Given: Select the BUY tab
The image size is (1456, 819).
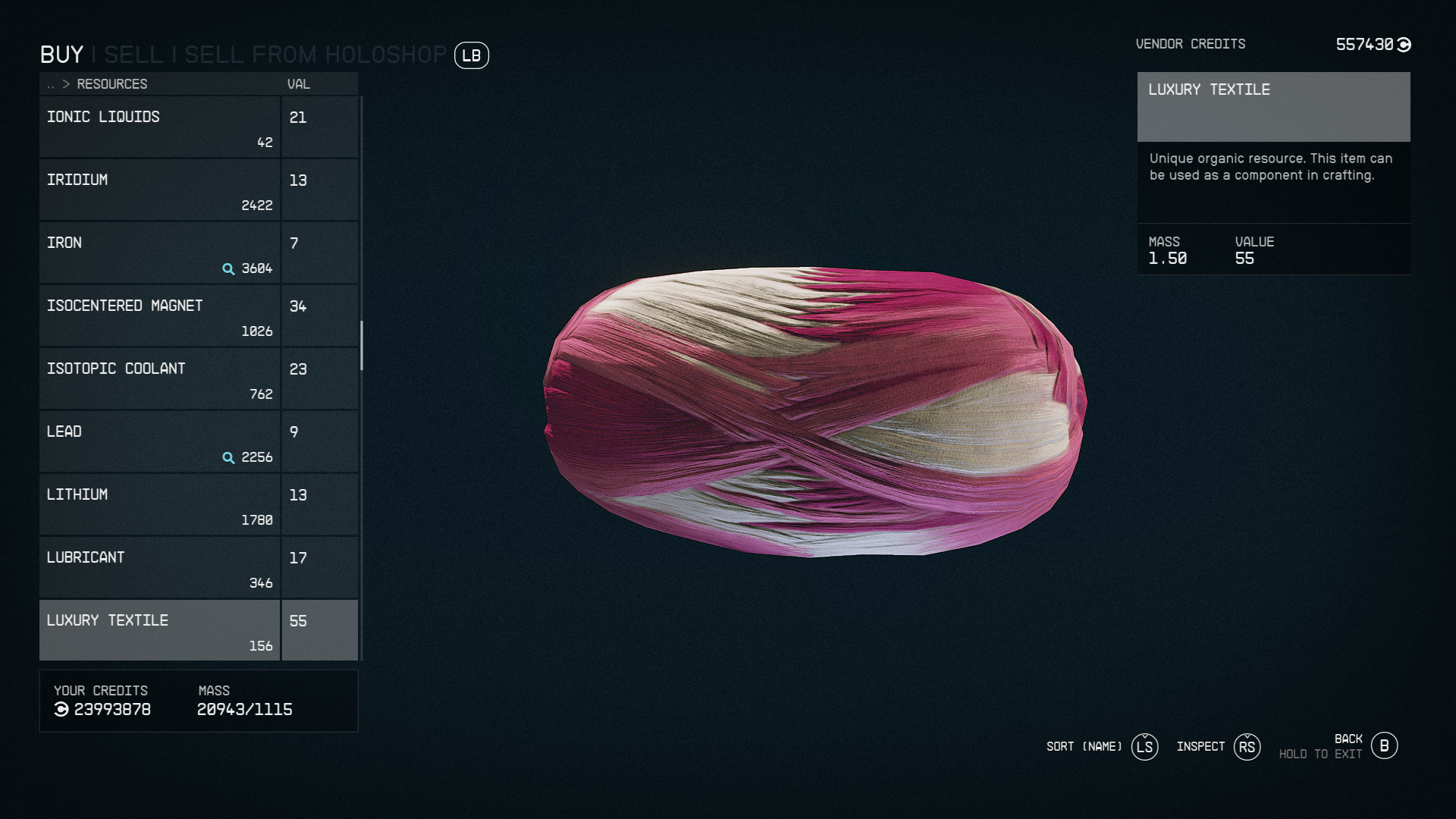Looking at the screenshot, I should (62, 55).
